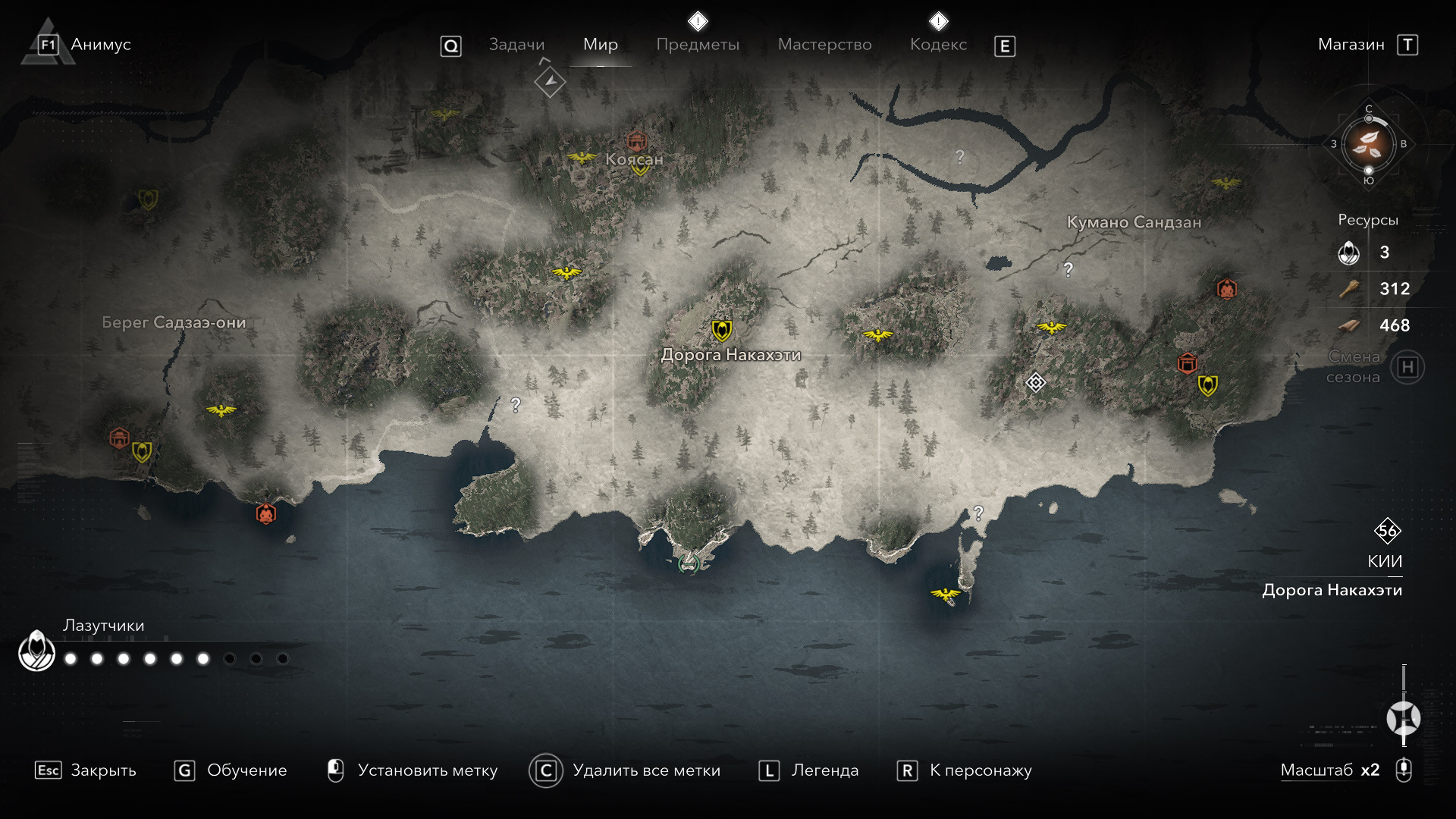Click the season compass emblem
1456x819 pixels.
[1368, 144]
